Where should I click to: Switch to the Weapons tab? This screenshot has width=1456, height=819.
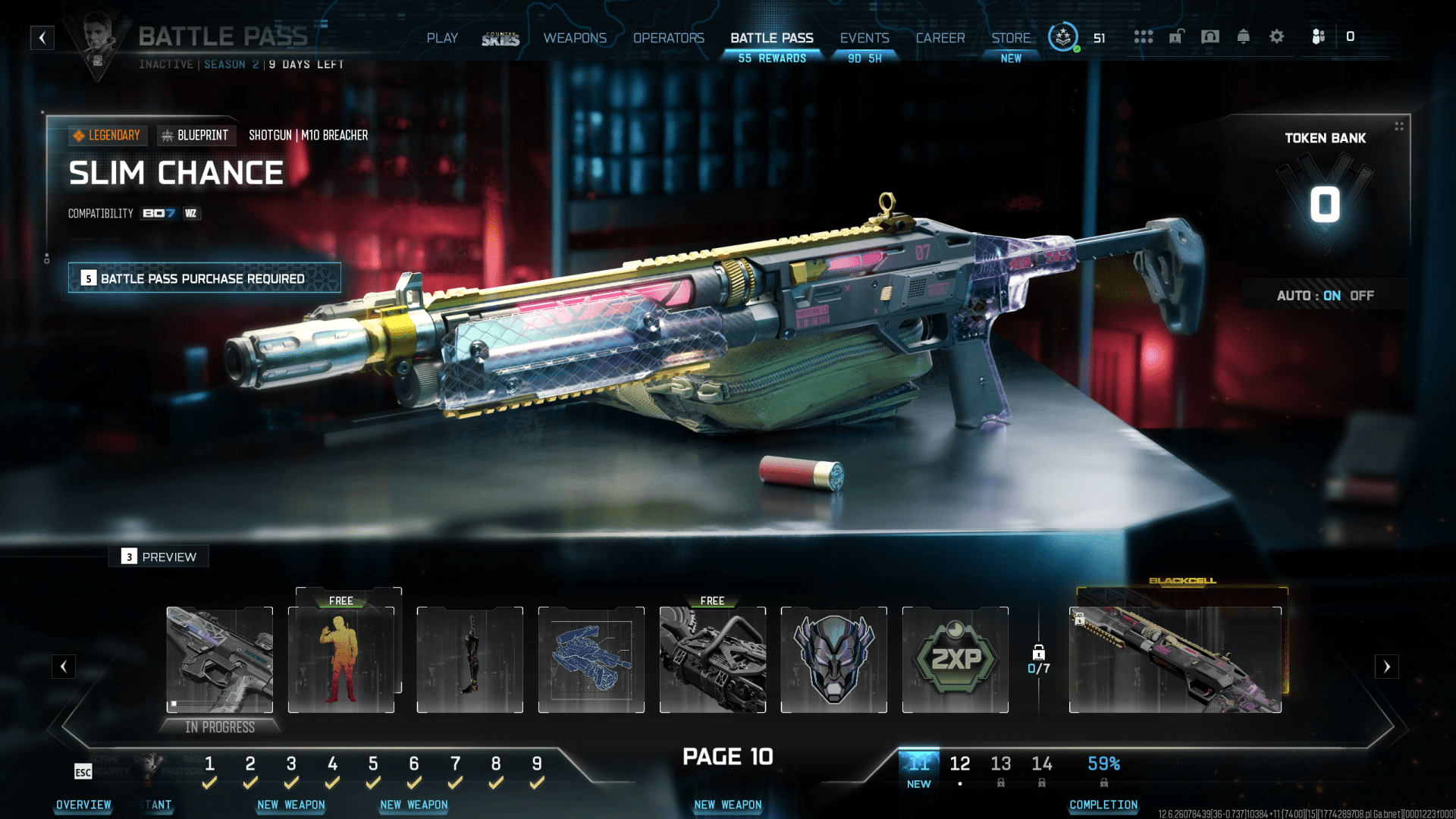tap(575, 38)
